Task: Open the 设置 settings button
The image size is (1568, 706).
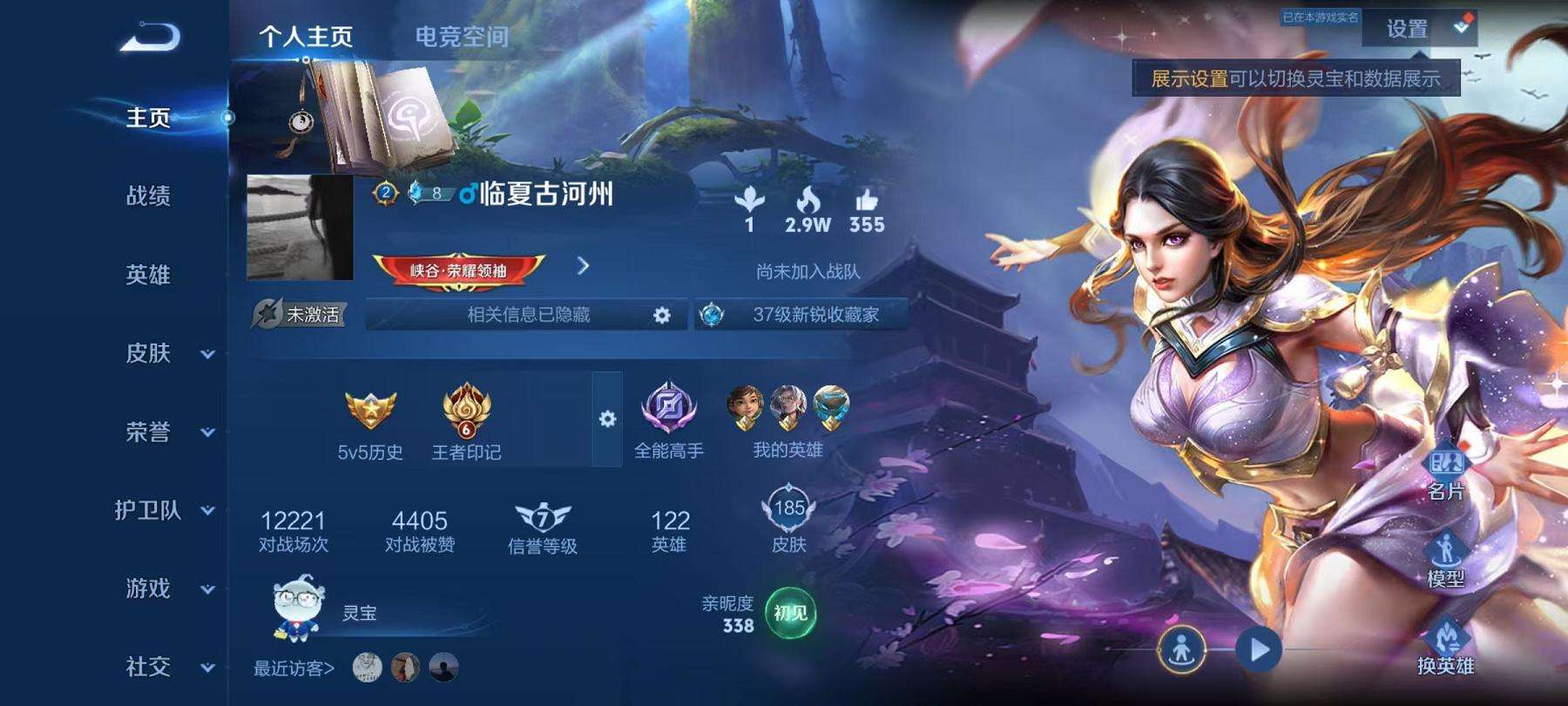Action: point(1404,29)
